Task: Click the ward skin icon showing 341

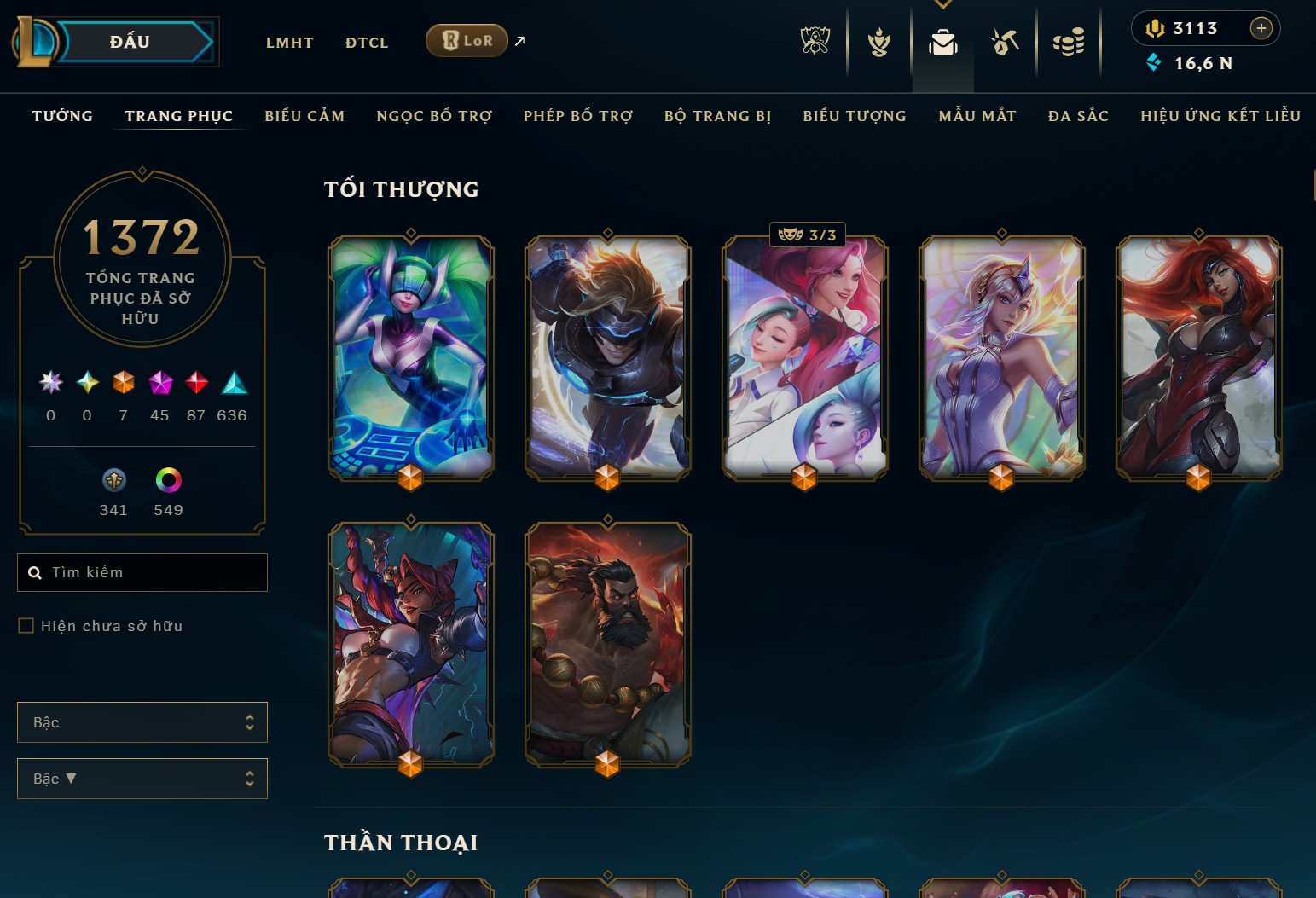Action: click(113, 480)
